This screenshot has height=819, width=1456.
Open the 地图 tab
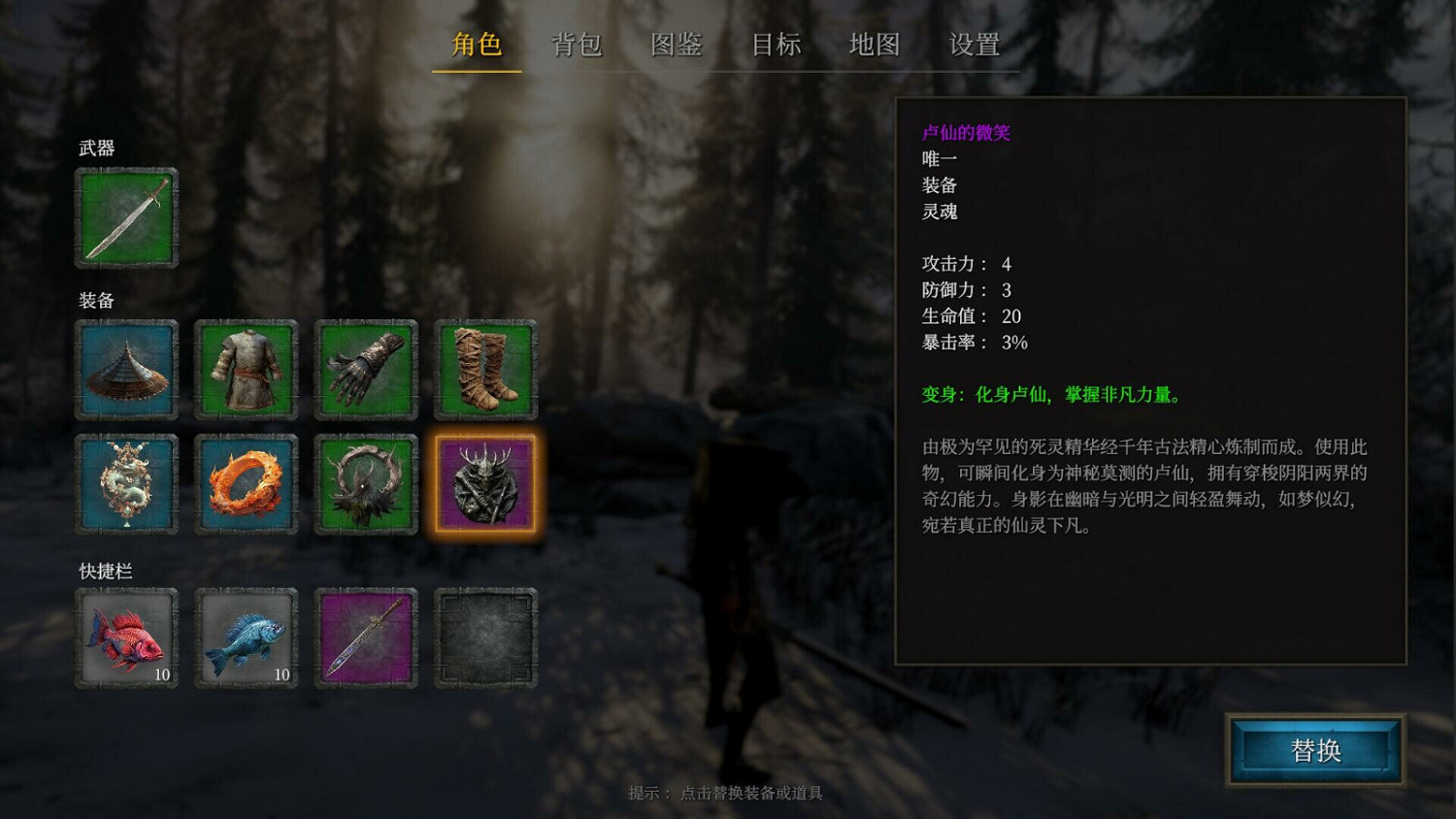(x=875, y=45)
